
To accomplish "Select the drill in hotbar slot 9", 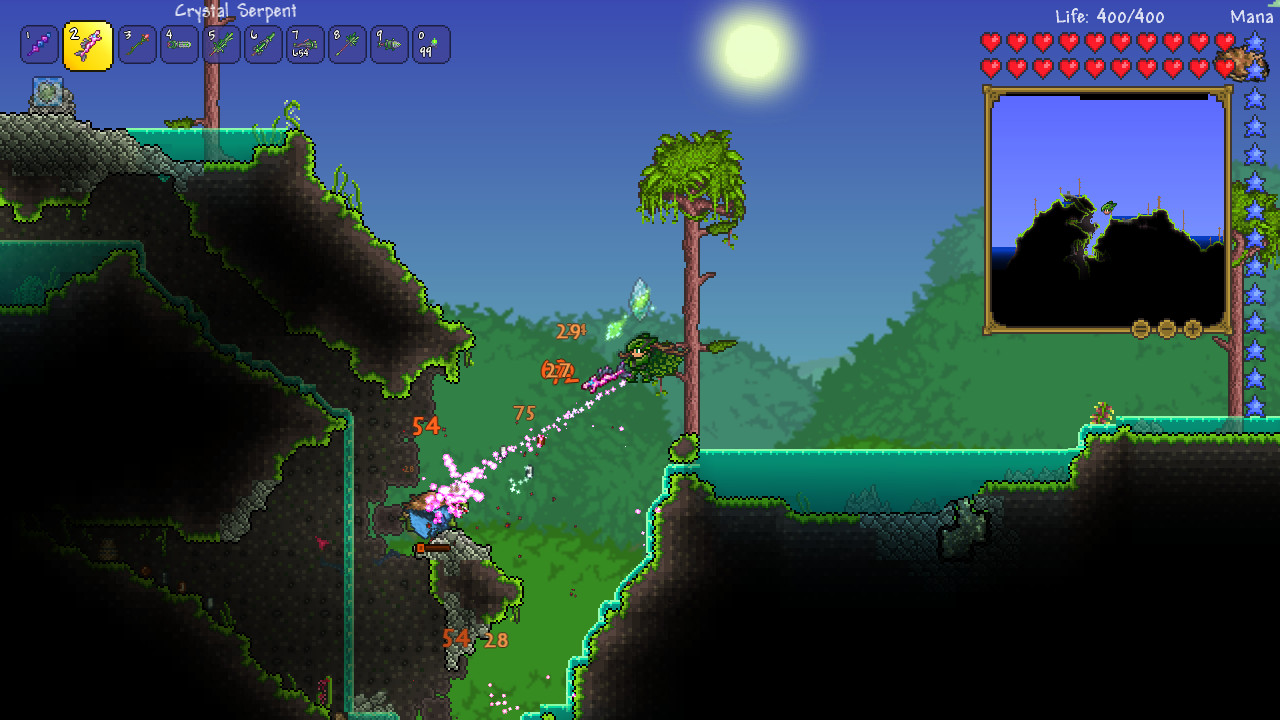I will 390,43.
